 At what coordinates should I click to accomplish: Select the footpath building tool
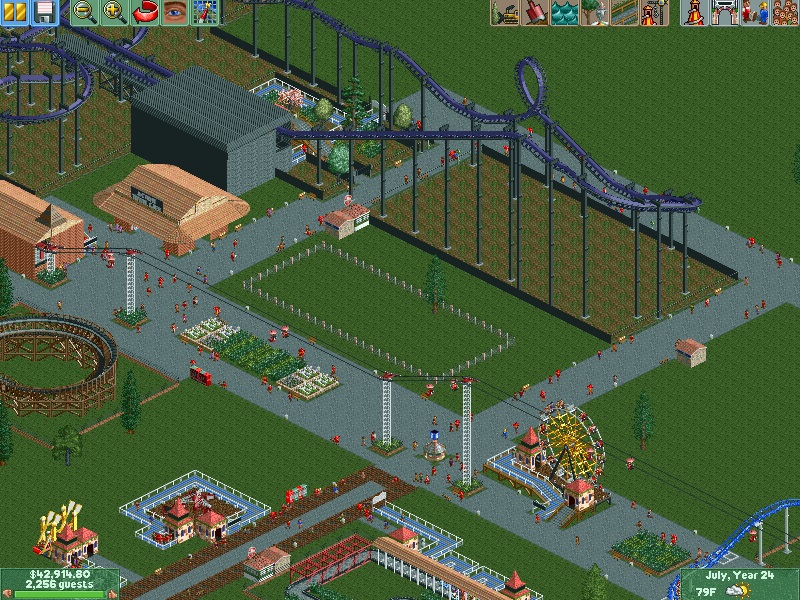tap(625, 12)
